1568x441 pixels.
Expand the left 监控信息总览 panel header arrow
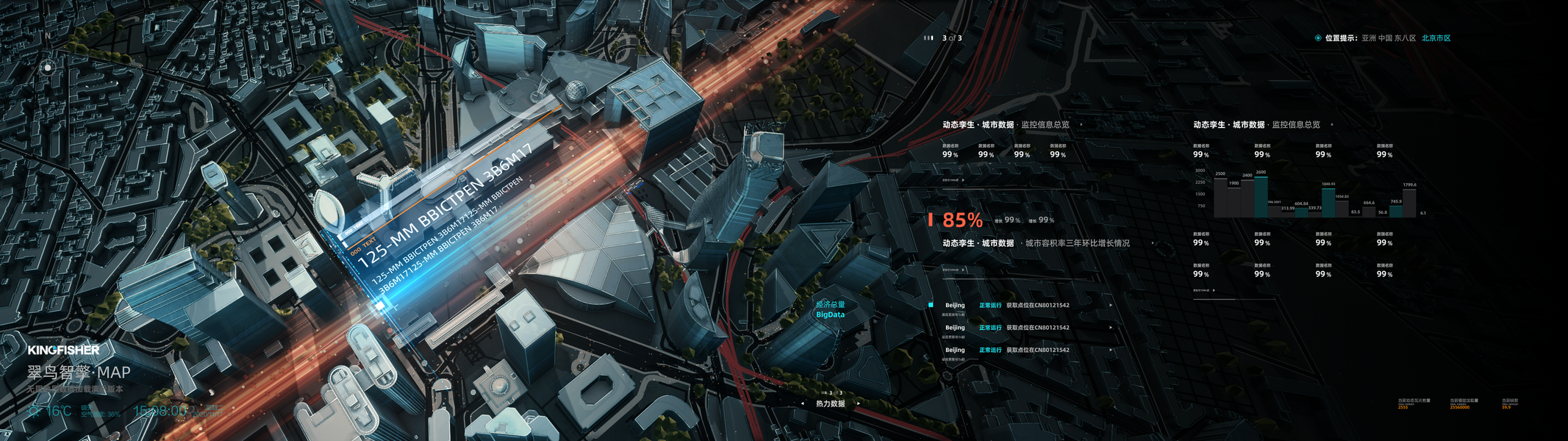pos(1081,125)
